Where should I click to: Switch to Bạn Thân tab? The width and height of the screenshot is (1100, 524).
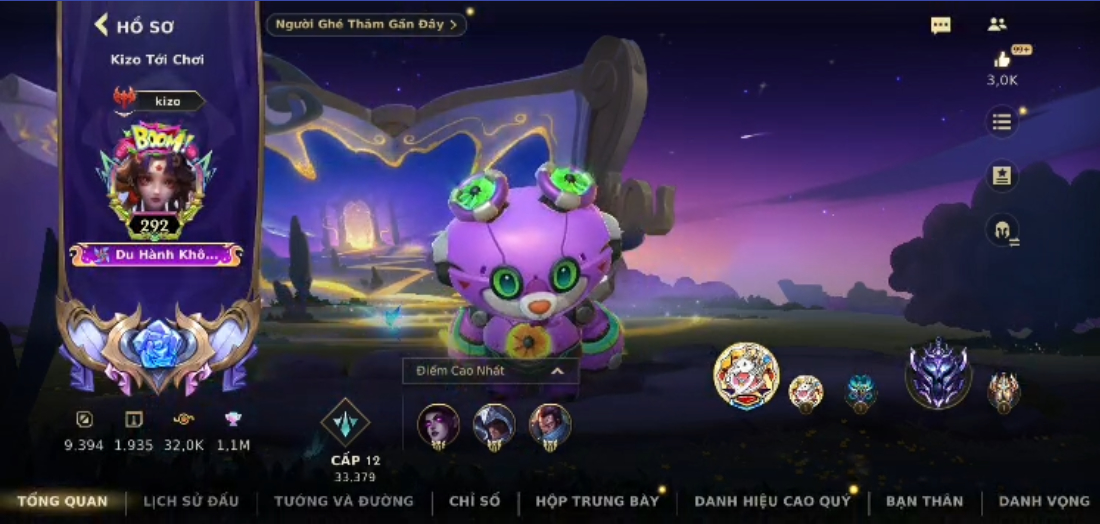click(x=924, y=501)
